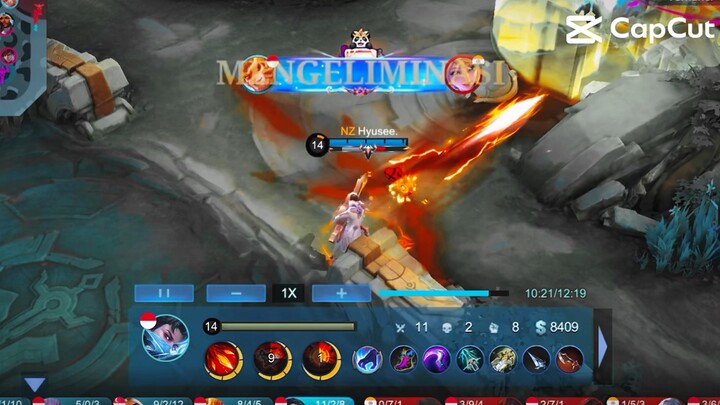Activate the first flame skill icon
Image resolution: width=720 pixels, height=405 pixels.
tap(223, 359)
